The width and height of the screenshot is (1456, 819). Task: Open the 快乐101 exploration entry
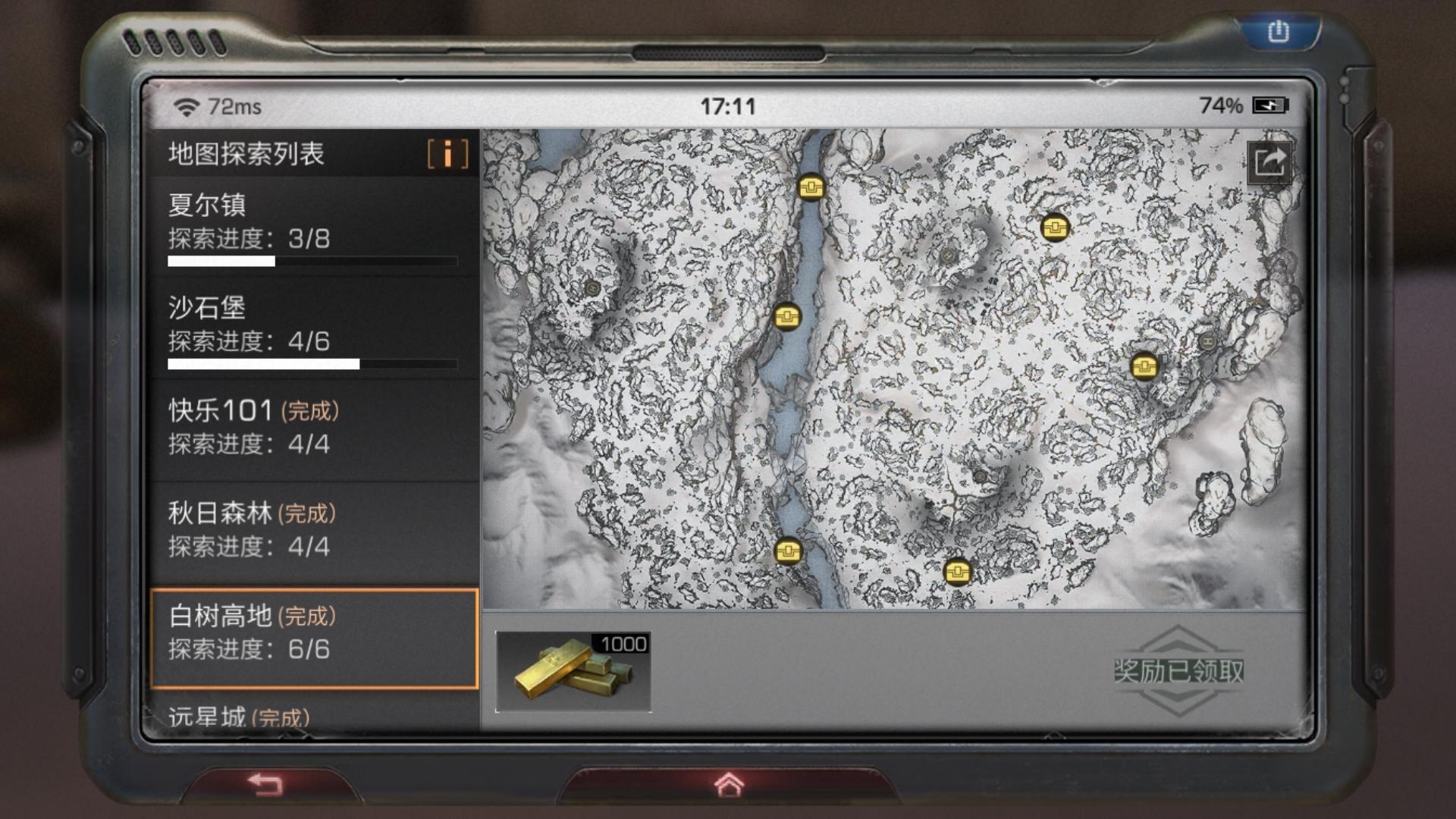(x=313, y=428)
